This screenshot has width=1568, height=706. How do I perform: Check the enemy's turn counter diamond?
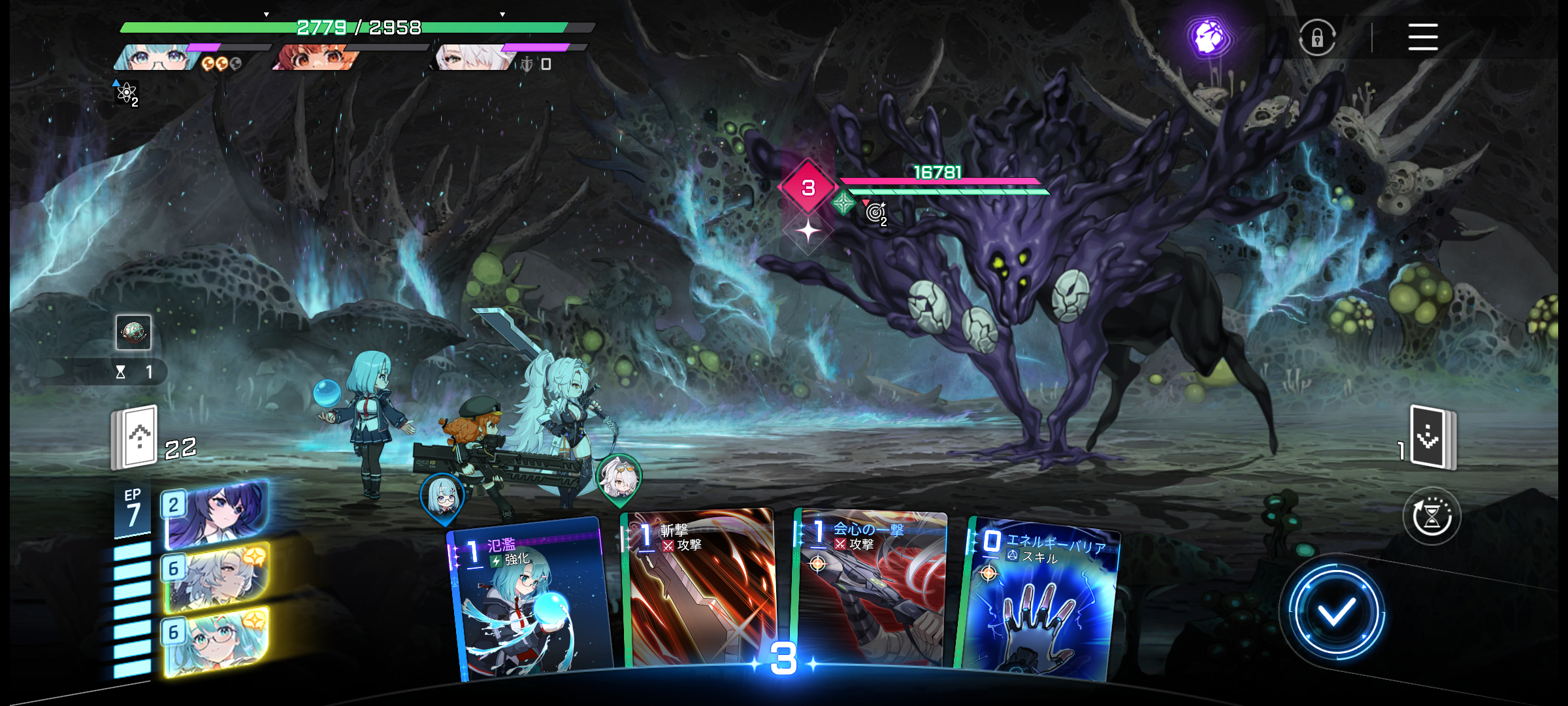pyautogui.click(x=808, y=188)
